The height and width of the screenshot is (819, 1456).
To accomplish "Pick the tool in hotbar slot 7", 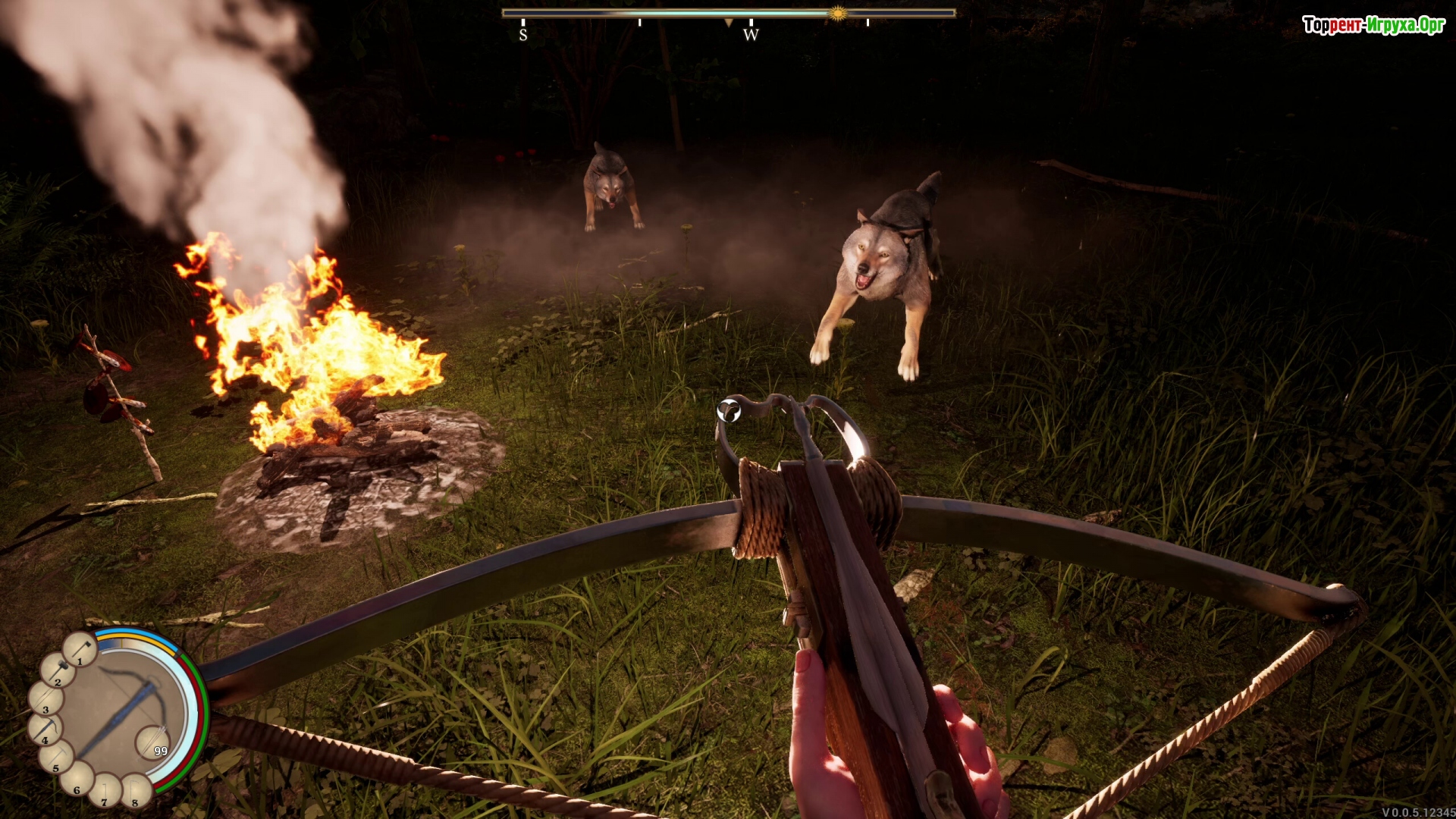I will tap(105, 789).
